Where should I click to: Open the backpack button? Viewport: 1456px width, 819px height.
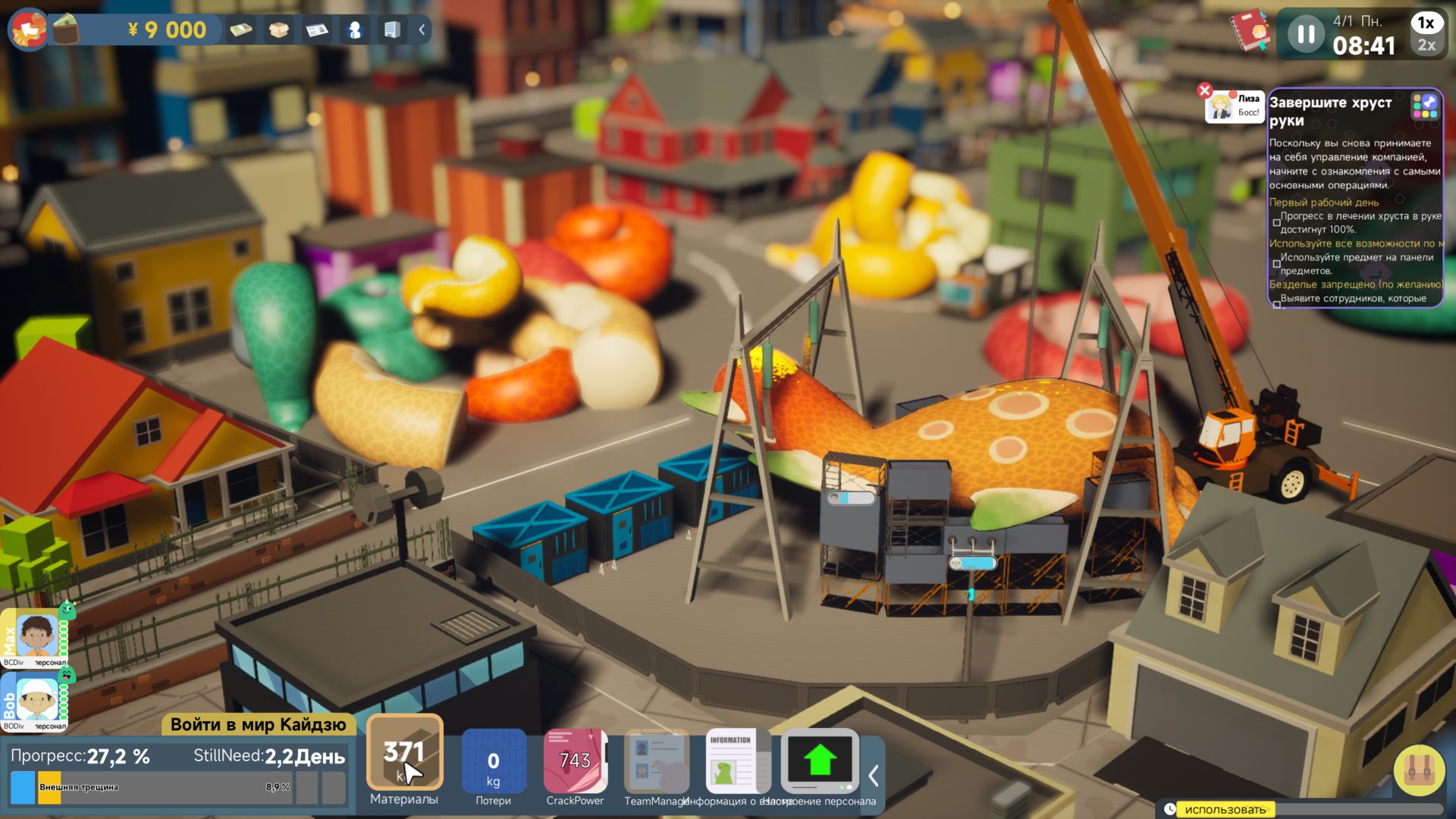(x=1419, y=770)
